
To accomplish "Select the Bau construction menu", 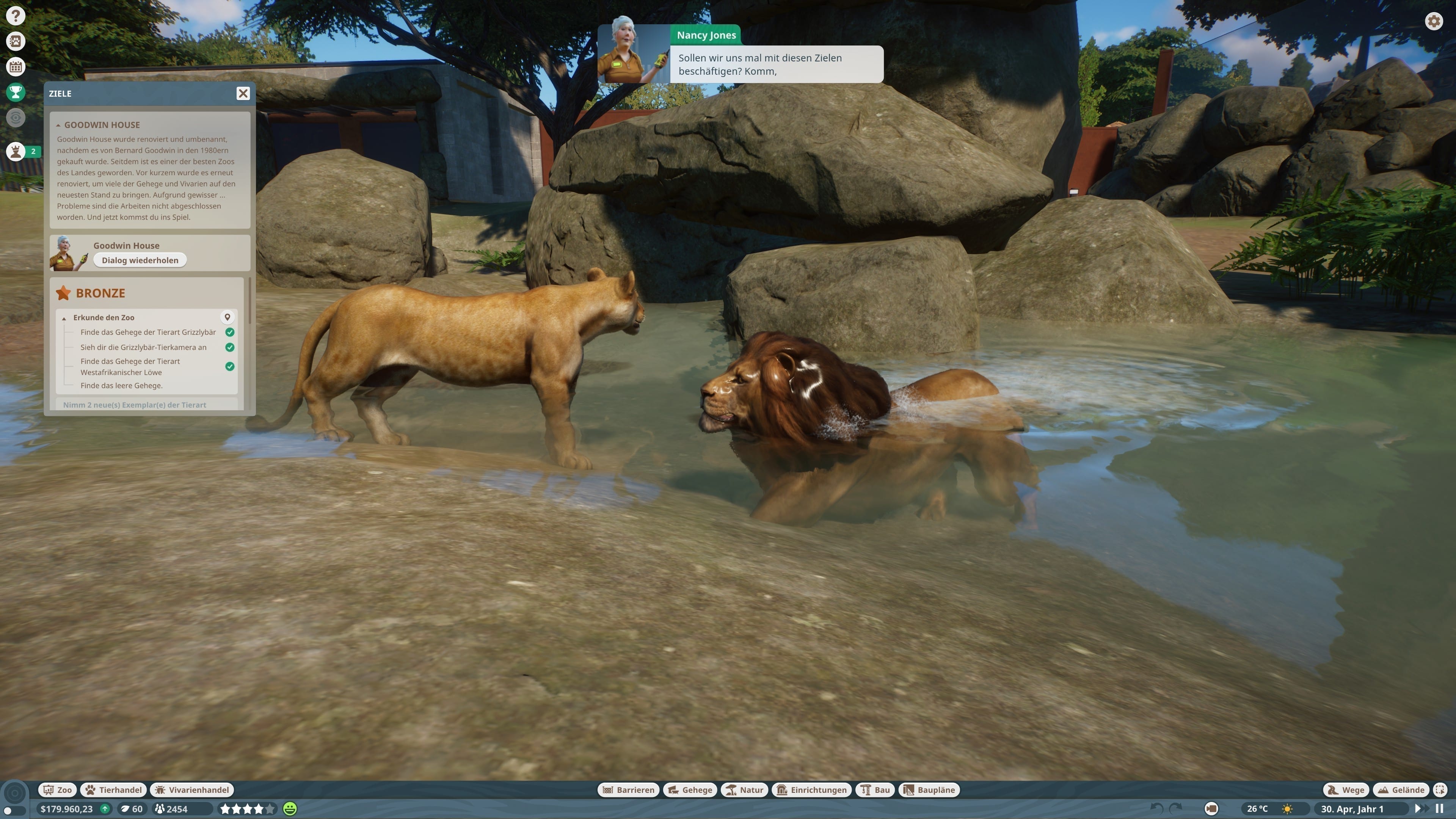I will click(875, 789).
